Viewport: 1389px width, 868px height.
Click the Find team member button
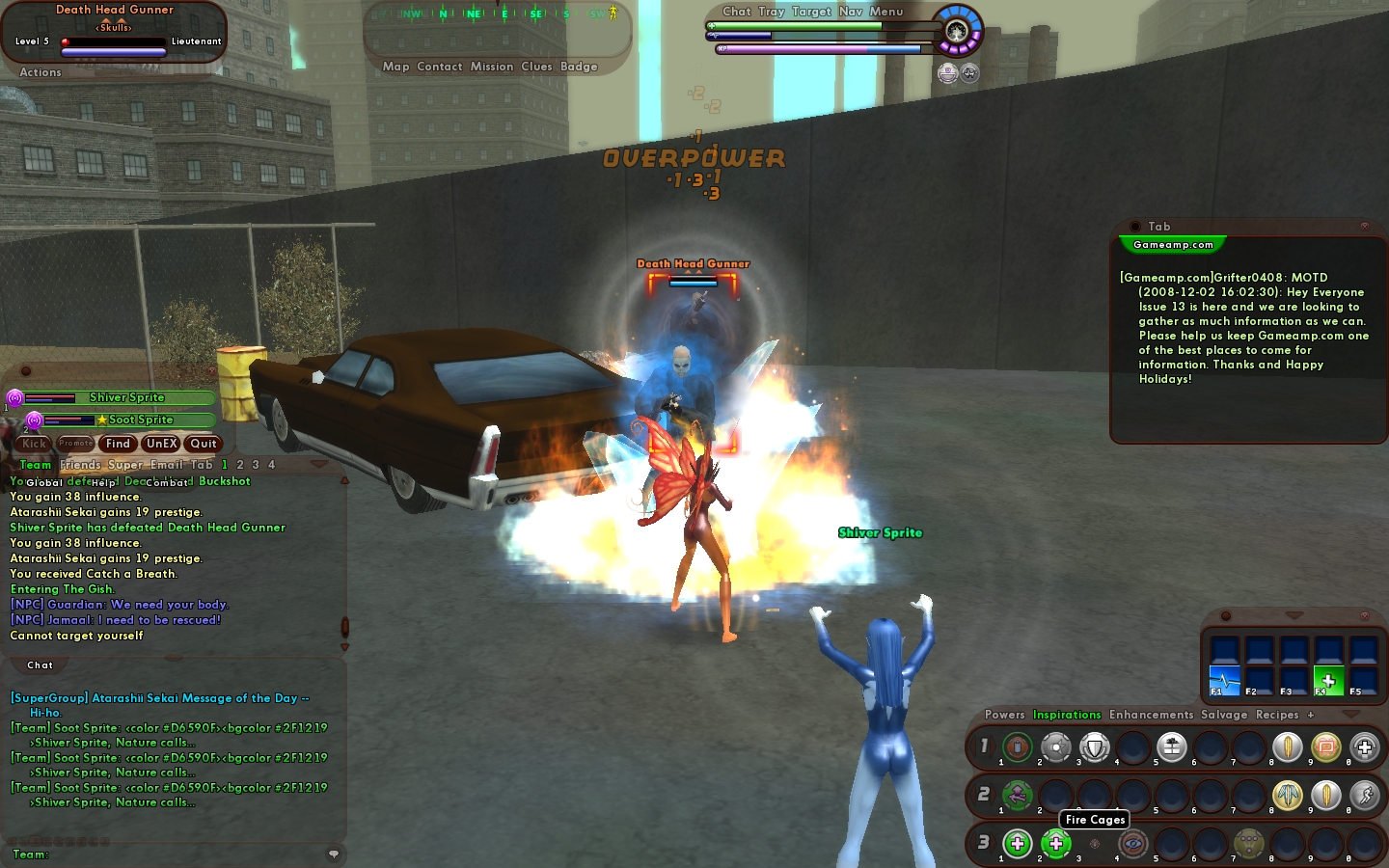[118, 444]
